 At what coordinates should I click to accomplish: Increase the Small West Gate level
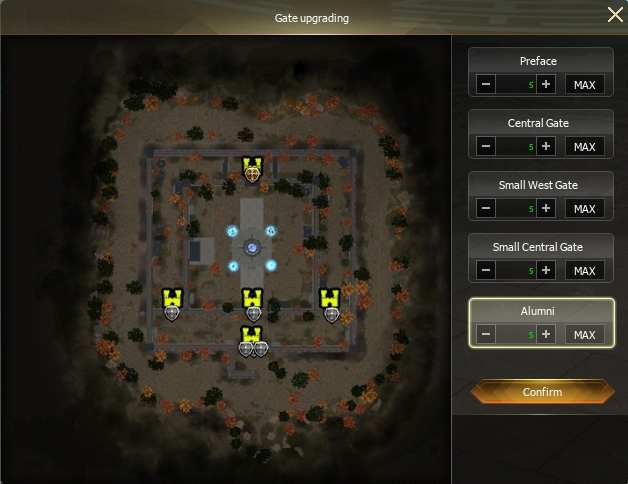pyautogui.click(x=546, y=209)
